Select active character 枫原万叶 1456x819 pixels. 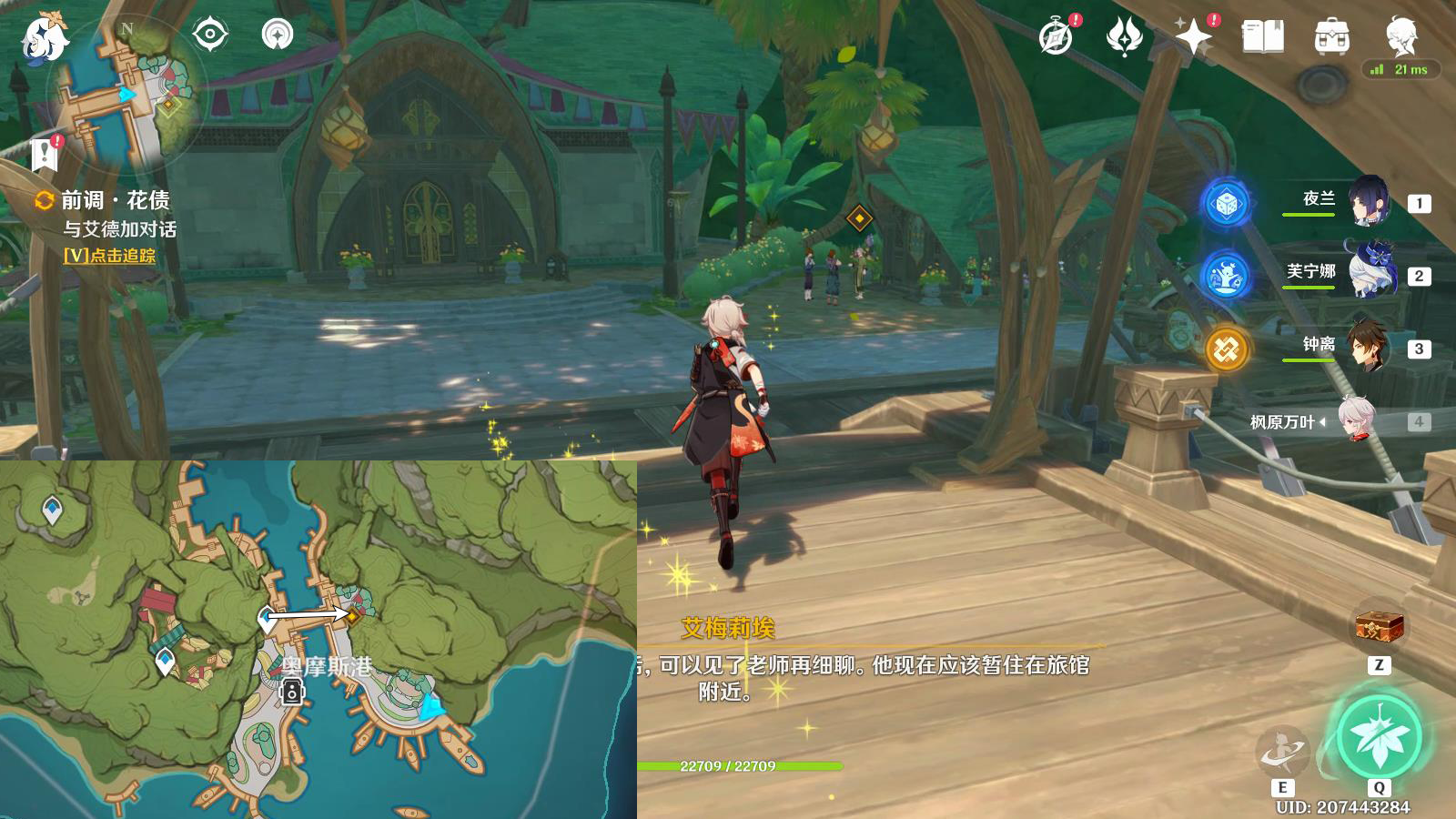1356,420
